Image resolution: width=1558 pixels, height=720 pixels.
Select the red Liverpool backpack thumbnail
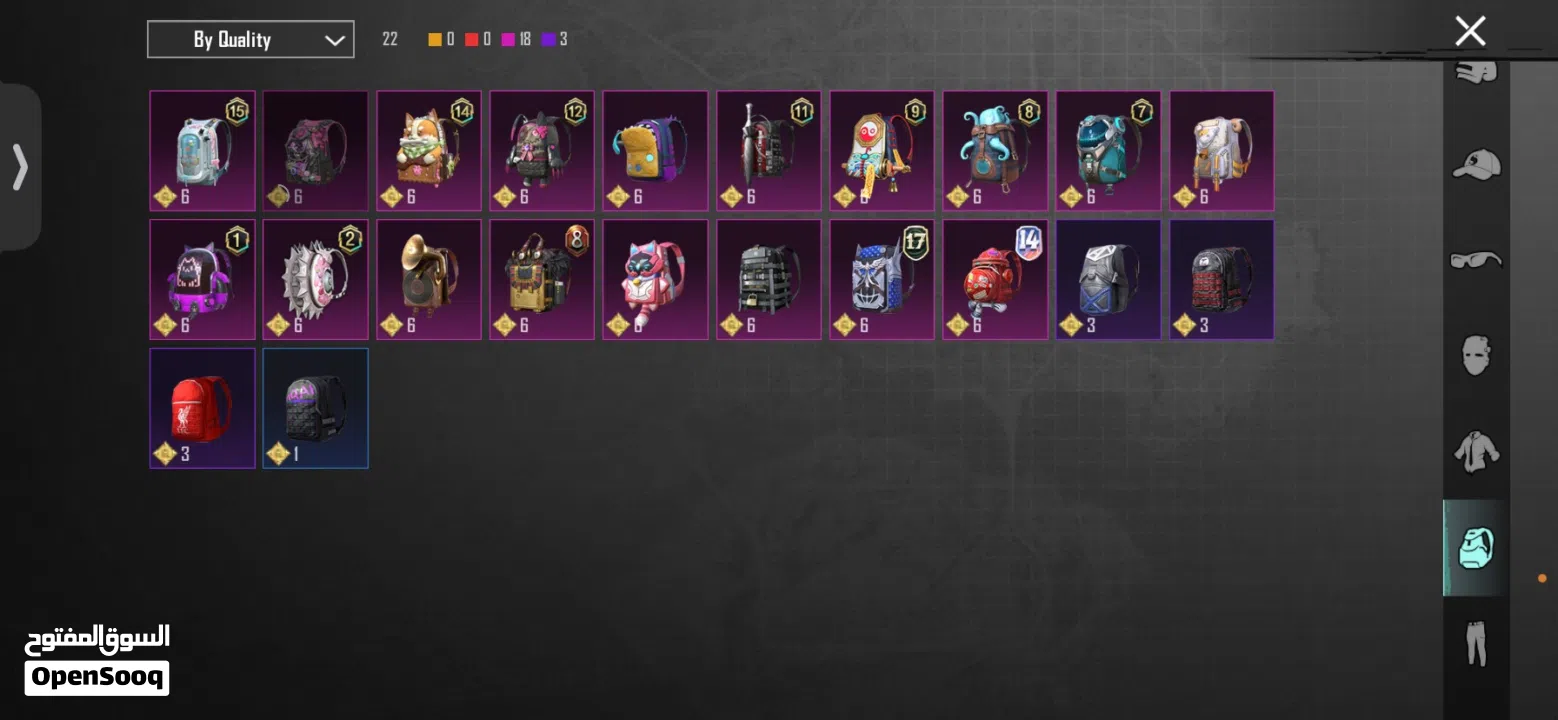click(x=202, y=407)
